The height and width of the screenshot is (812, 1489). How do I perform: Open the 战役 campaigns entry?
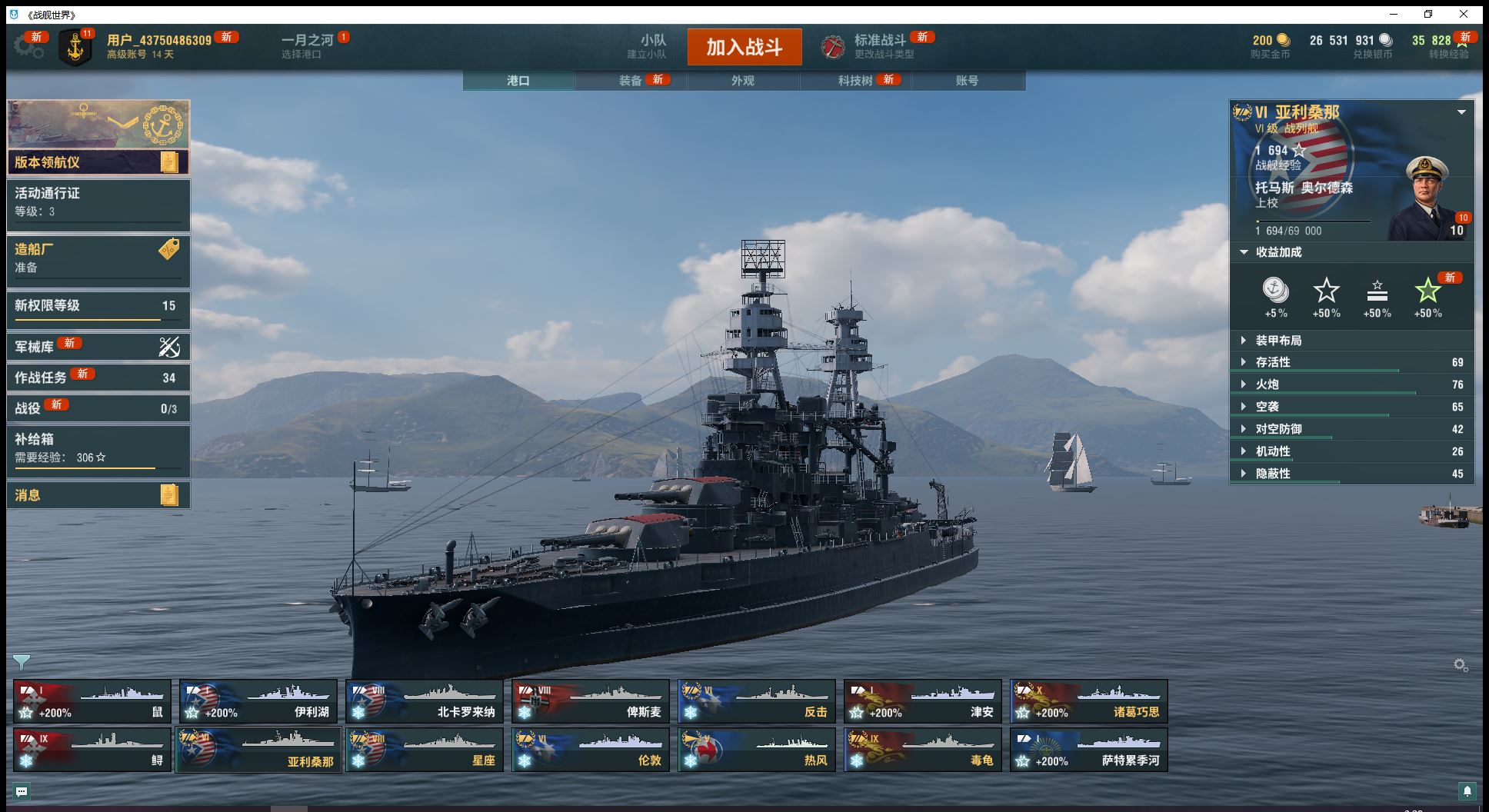pyautogui.click(x=98, y=408)
